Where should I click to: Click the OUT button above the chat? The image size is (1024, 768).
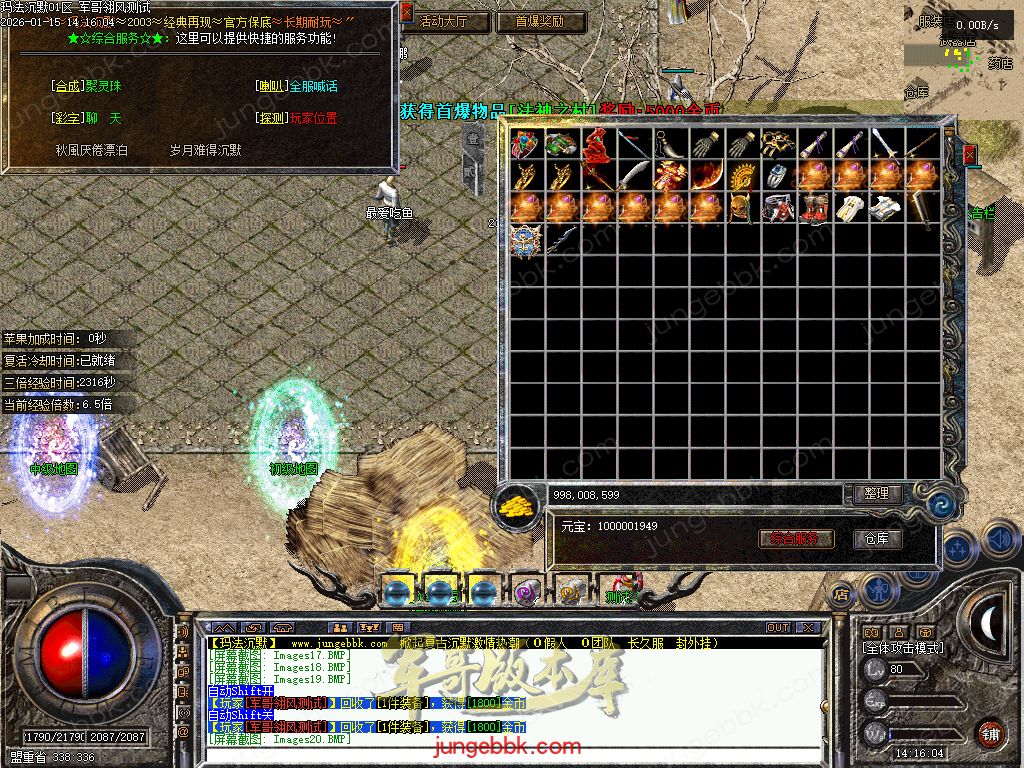point(778,628)
